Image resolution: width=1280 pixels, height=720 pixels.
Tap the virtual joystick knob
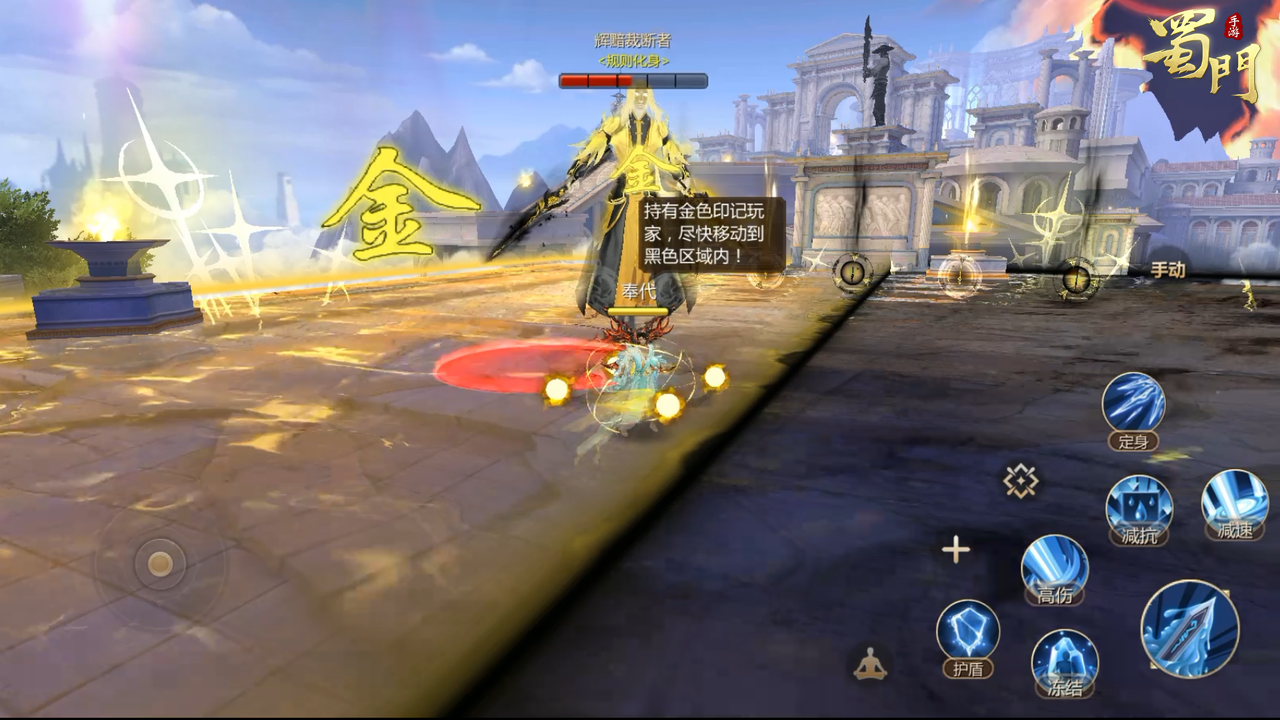(x=160, y=564)
